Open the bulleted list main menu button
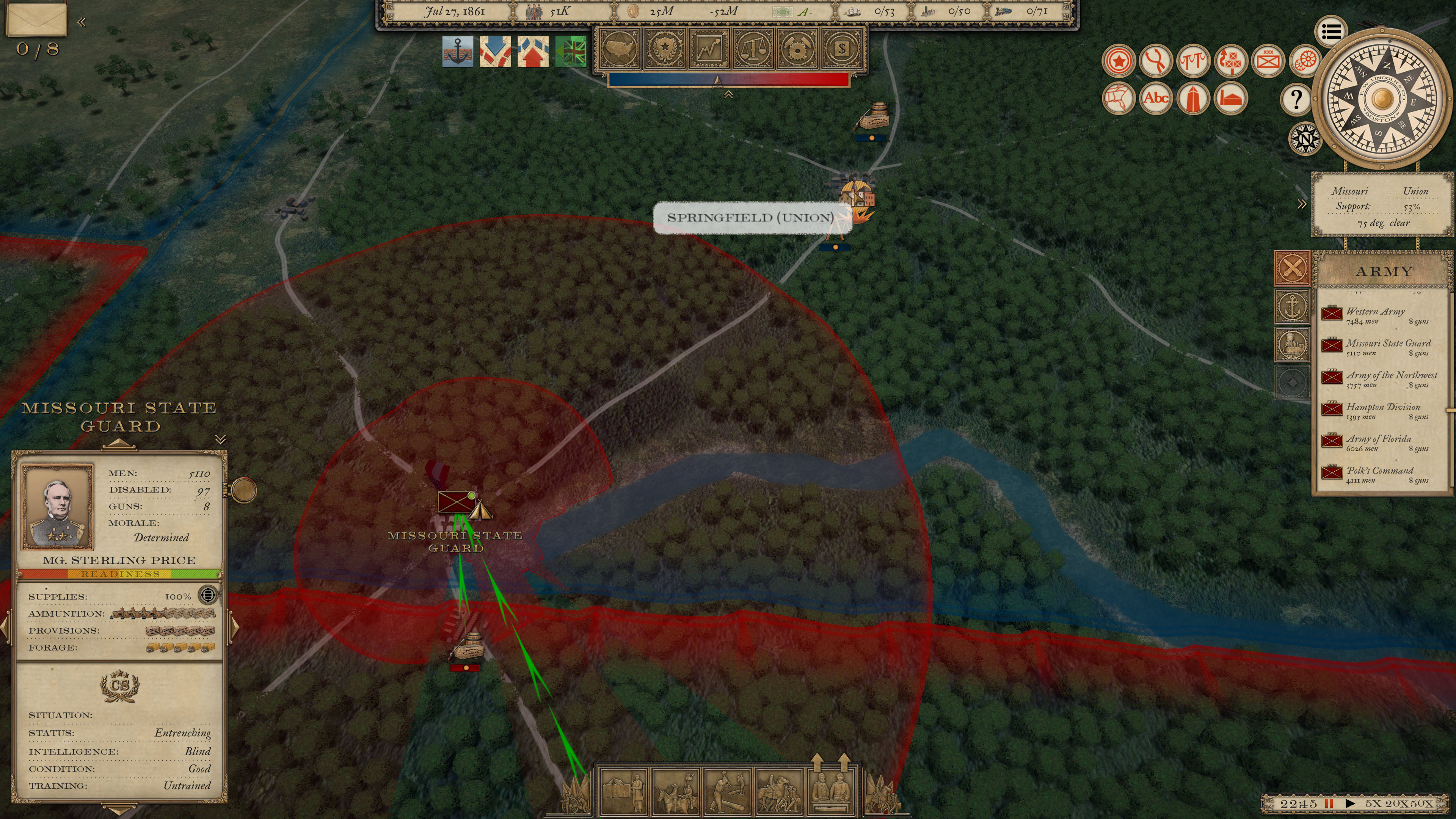The width and height of the screenshot is (1456, 819). (x=1330, y=31)
